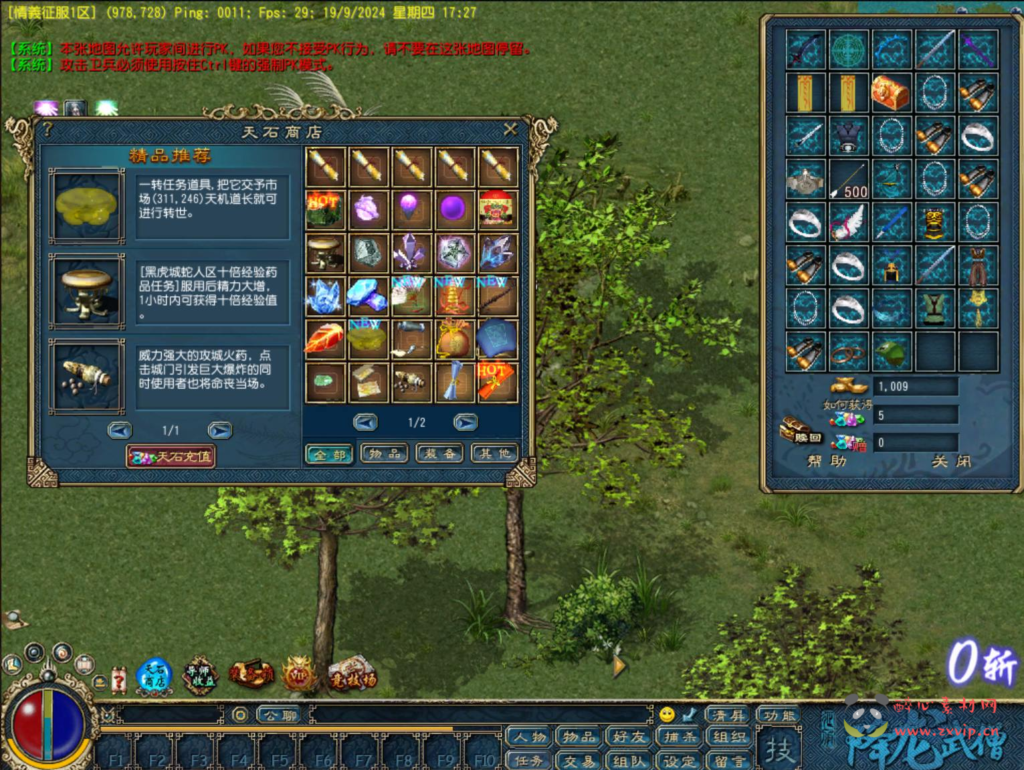Screen dimensions: 1024x770
Task: Open the 人物 character panel
Action: (527, 738)
